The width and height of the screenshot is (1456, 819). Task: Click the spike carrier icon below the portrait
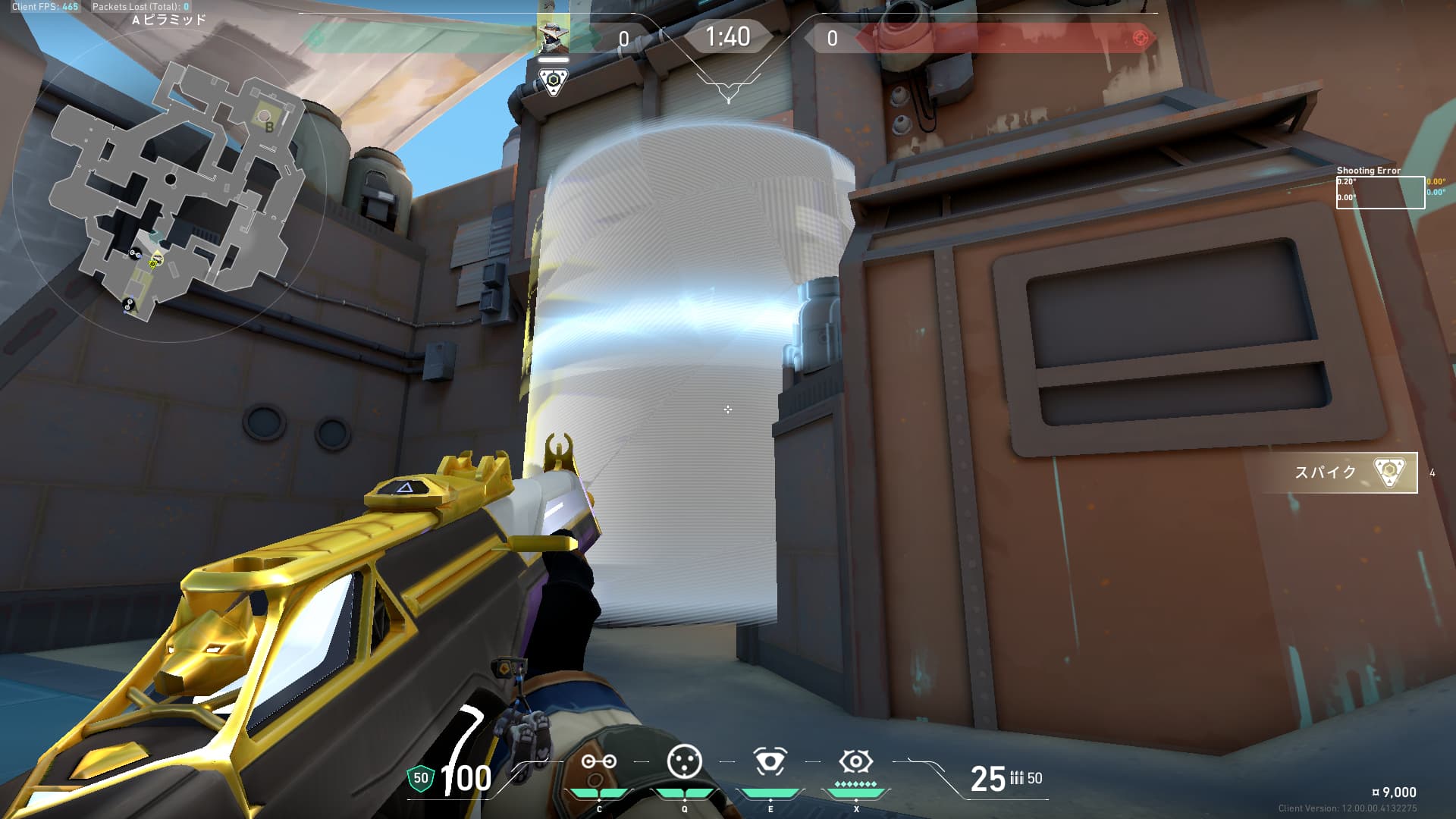(554, 80)
